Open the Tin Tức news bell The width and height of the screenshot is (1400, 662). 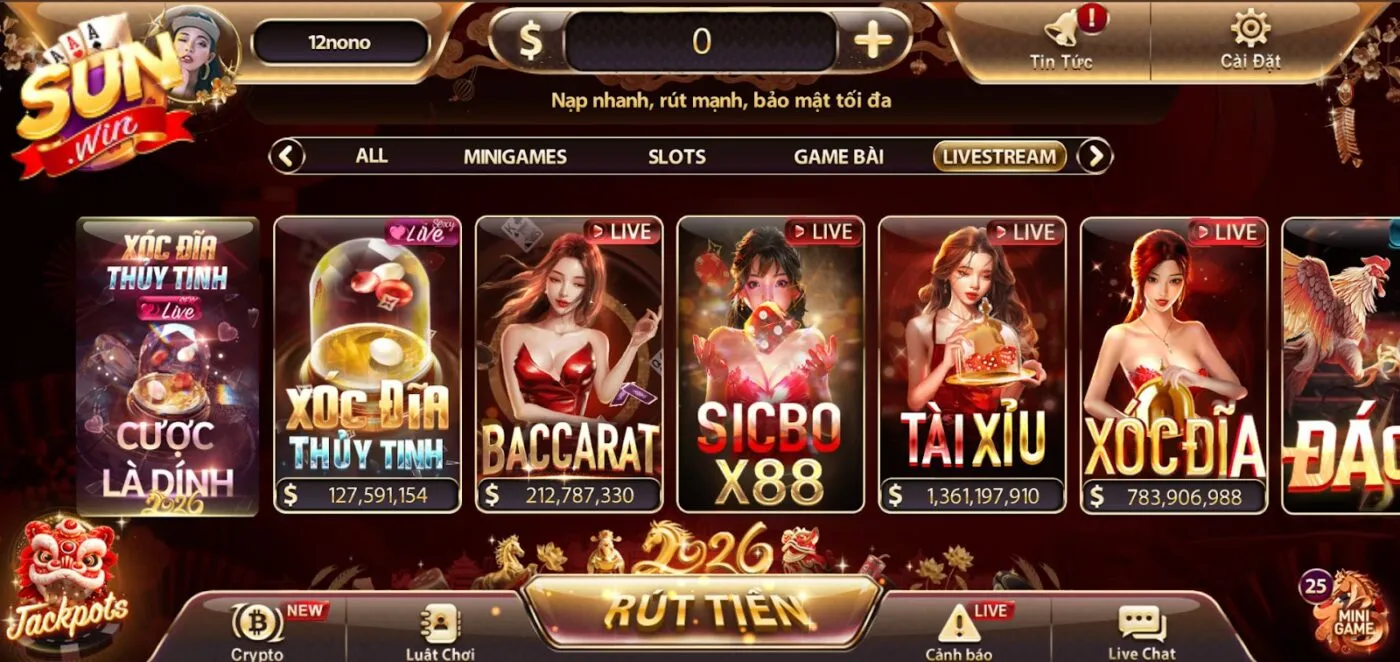(x=1061, y=38)
